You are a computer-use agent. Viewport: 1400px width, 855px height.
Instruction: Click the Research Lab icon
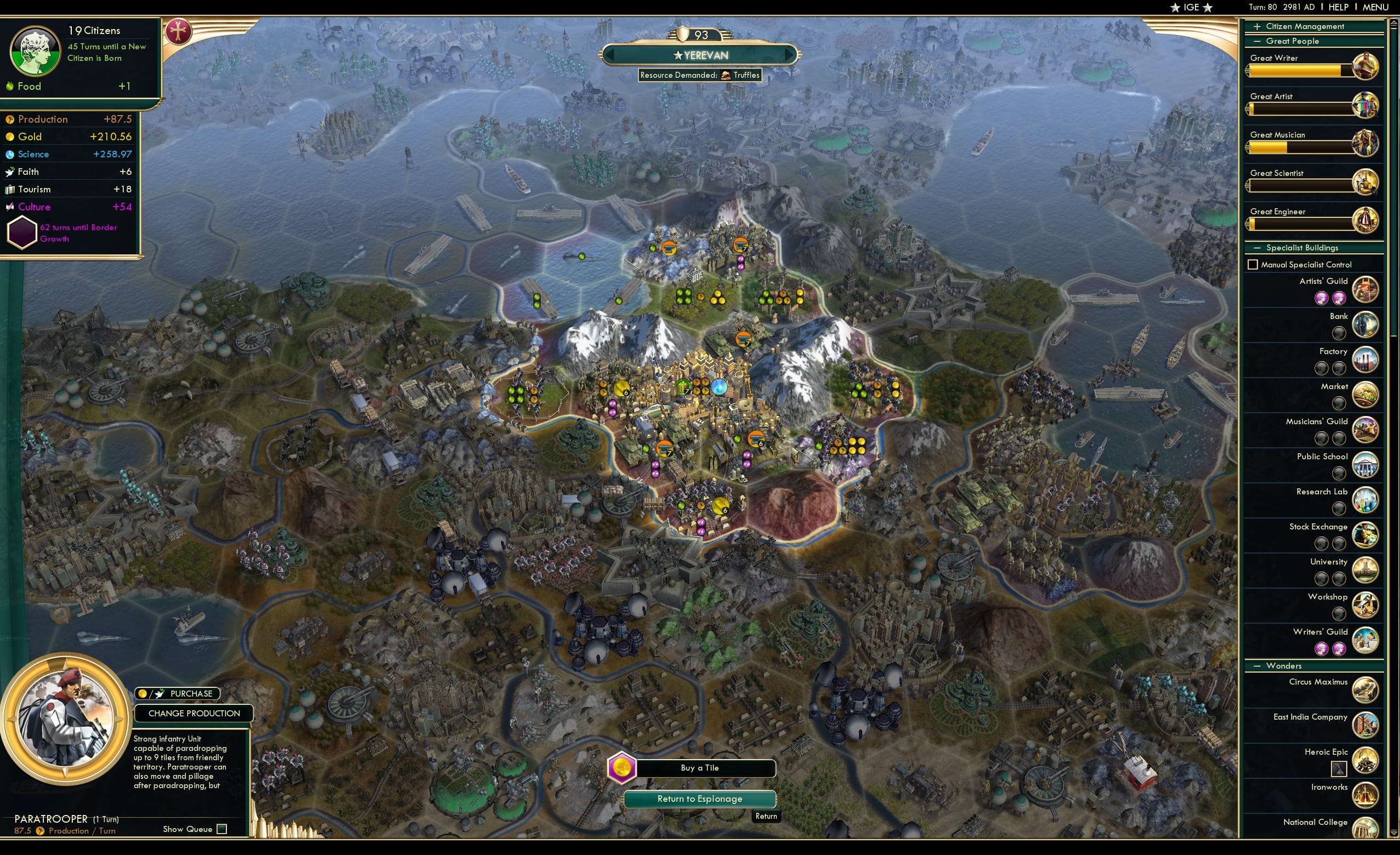(1366, 500)
